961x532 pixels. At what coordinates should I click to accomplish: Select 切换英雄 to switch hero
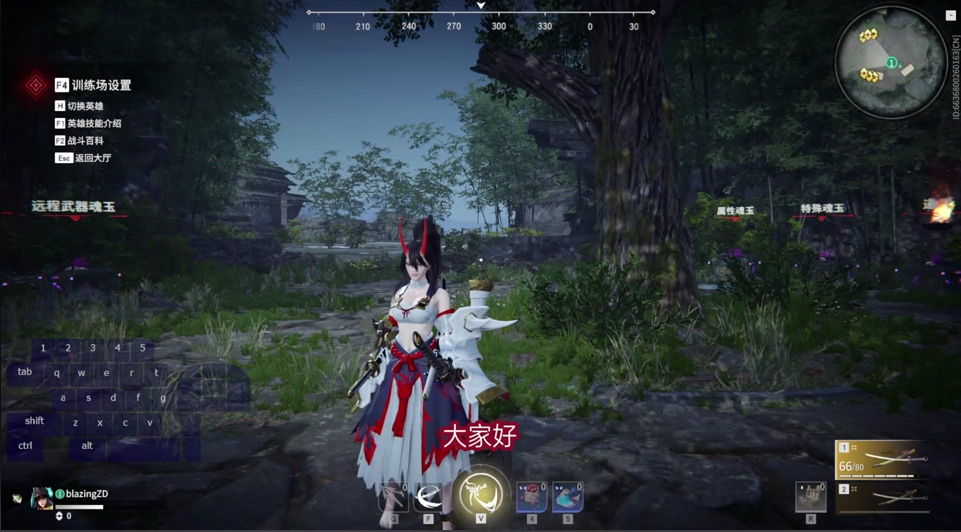point(85,106)
